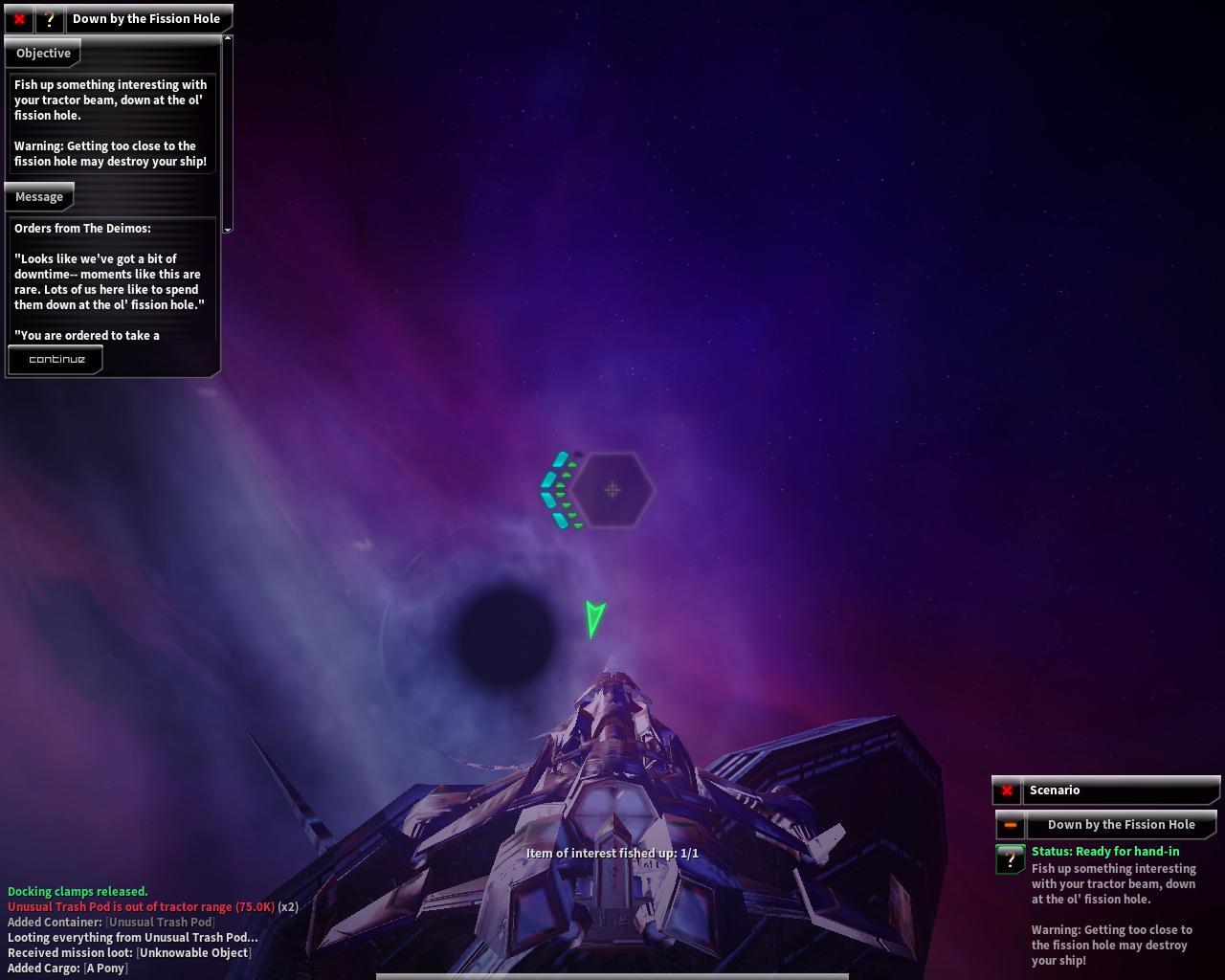Click the Unusual Trash Pod container link

click(x=160, y=923)
